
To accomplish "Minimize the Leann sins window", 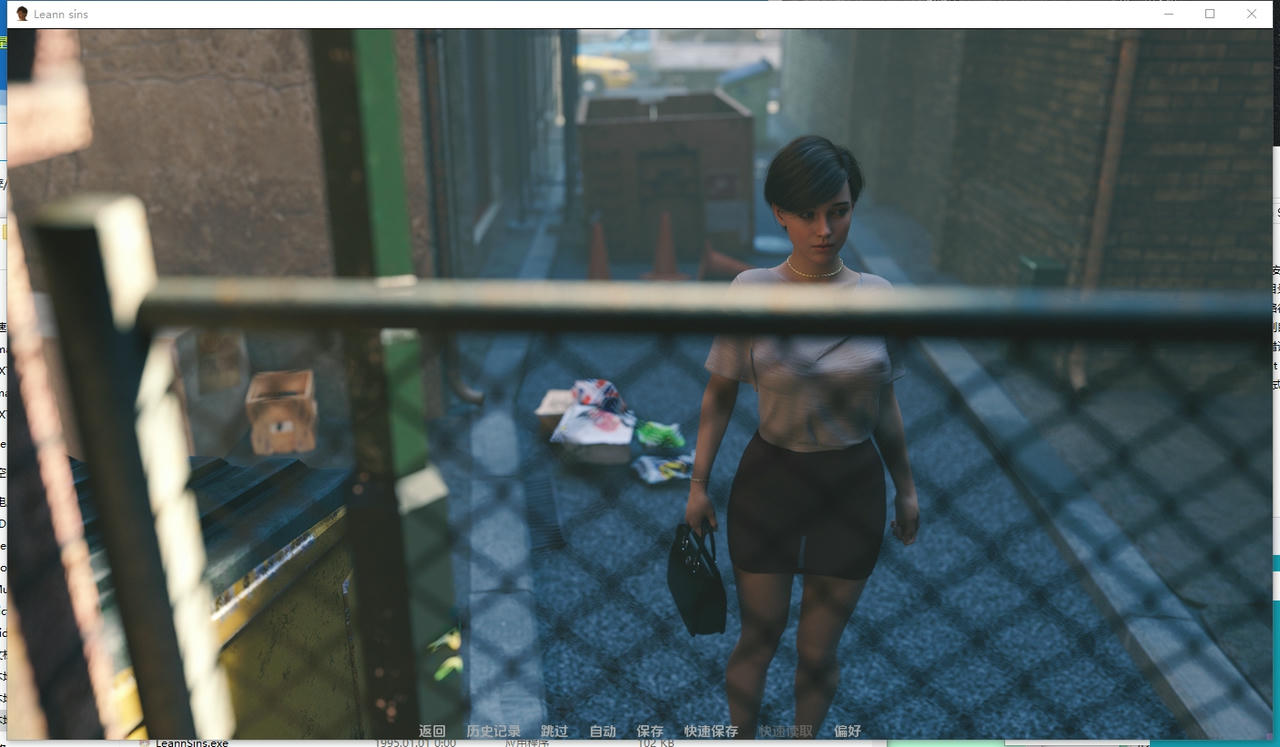I will click(1169, 14).
